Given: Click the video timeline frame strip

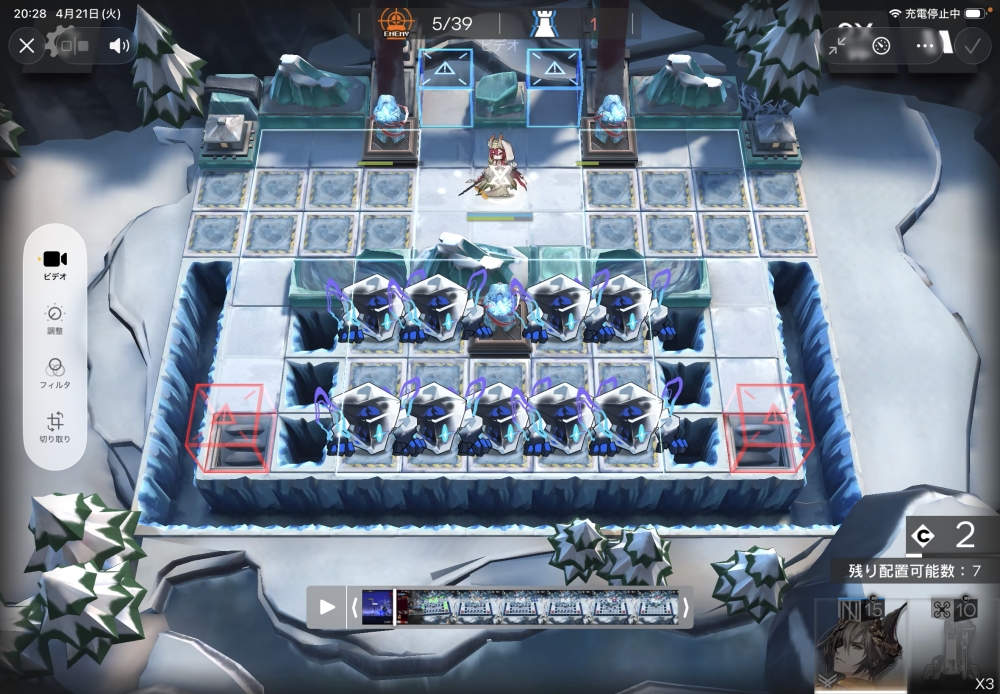Looking at the screenshot, I should click(x=520, y=607).
